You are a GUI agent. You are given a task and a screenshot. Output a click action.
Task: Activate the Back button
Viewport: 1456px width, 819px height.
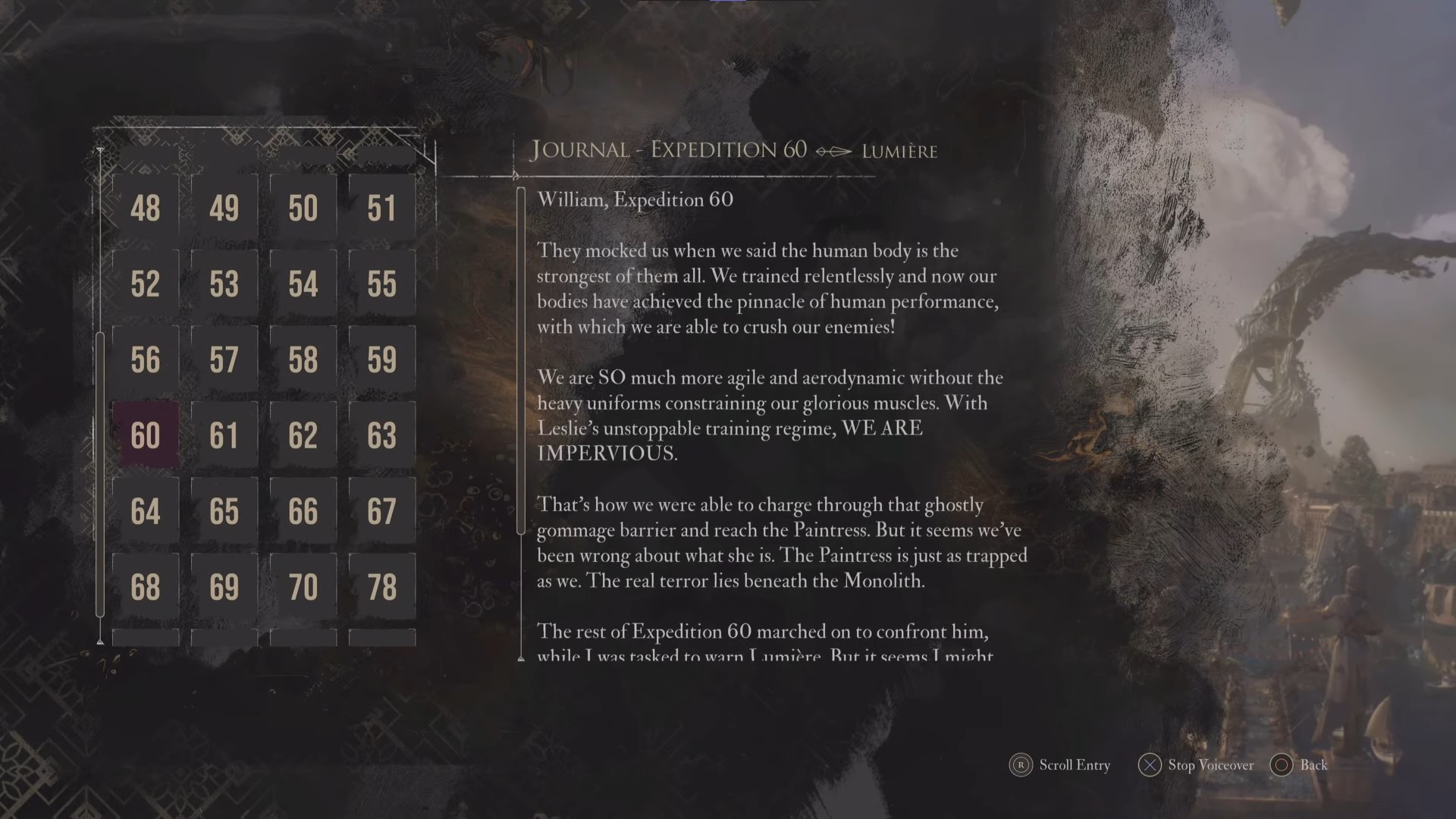1298,766
